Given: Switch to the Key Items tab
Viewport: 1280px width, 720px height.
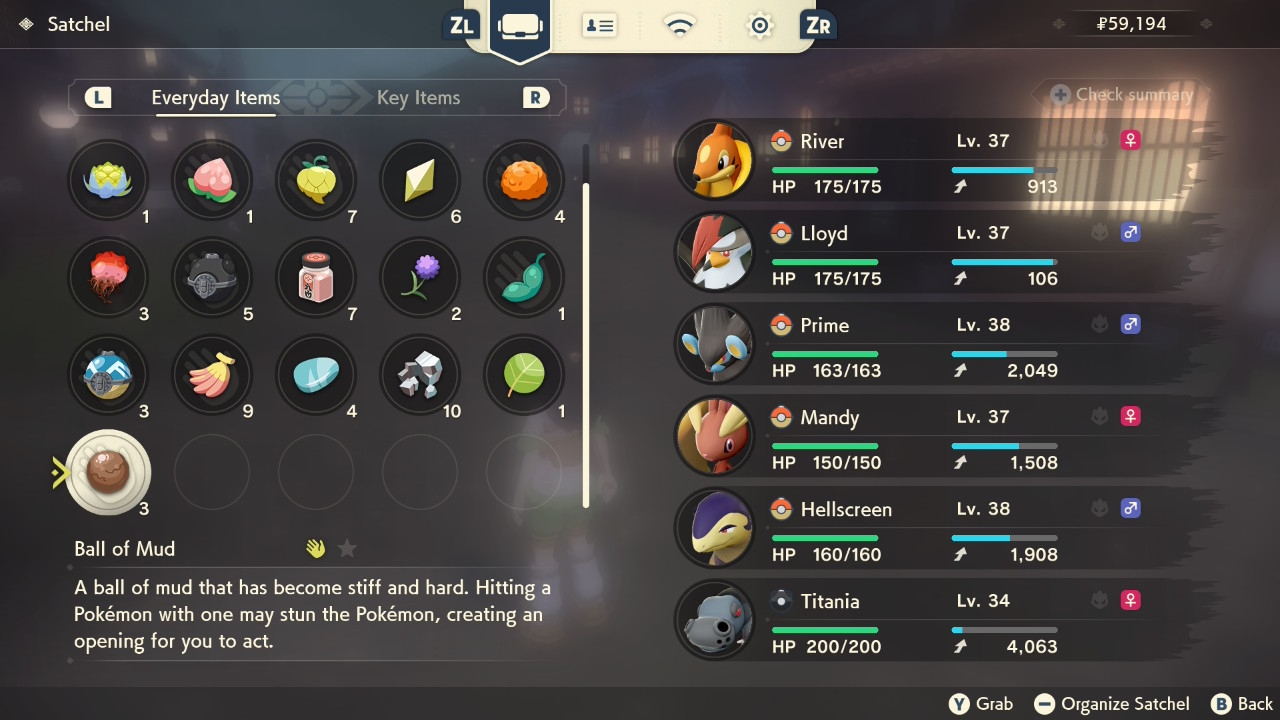Looking at the screenshot, I should tap(418, 98).
